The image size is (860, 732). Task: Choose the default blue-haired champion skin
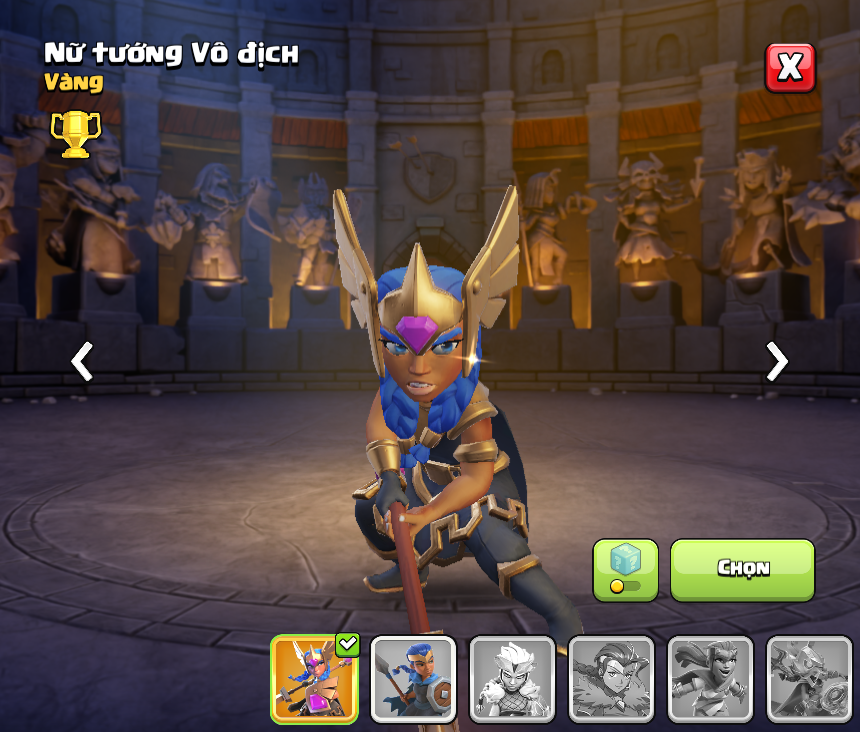click(x=413, y=679)
